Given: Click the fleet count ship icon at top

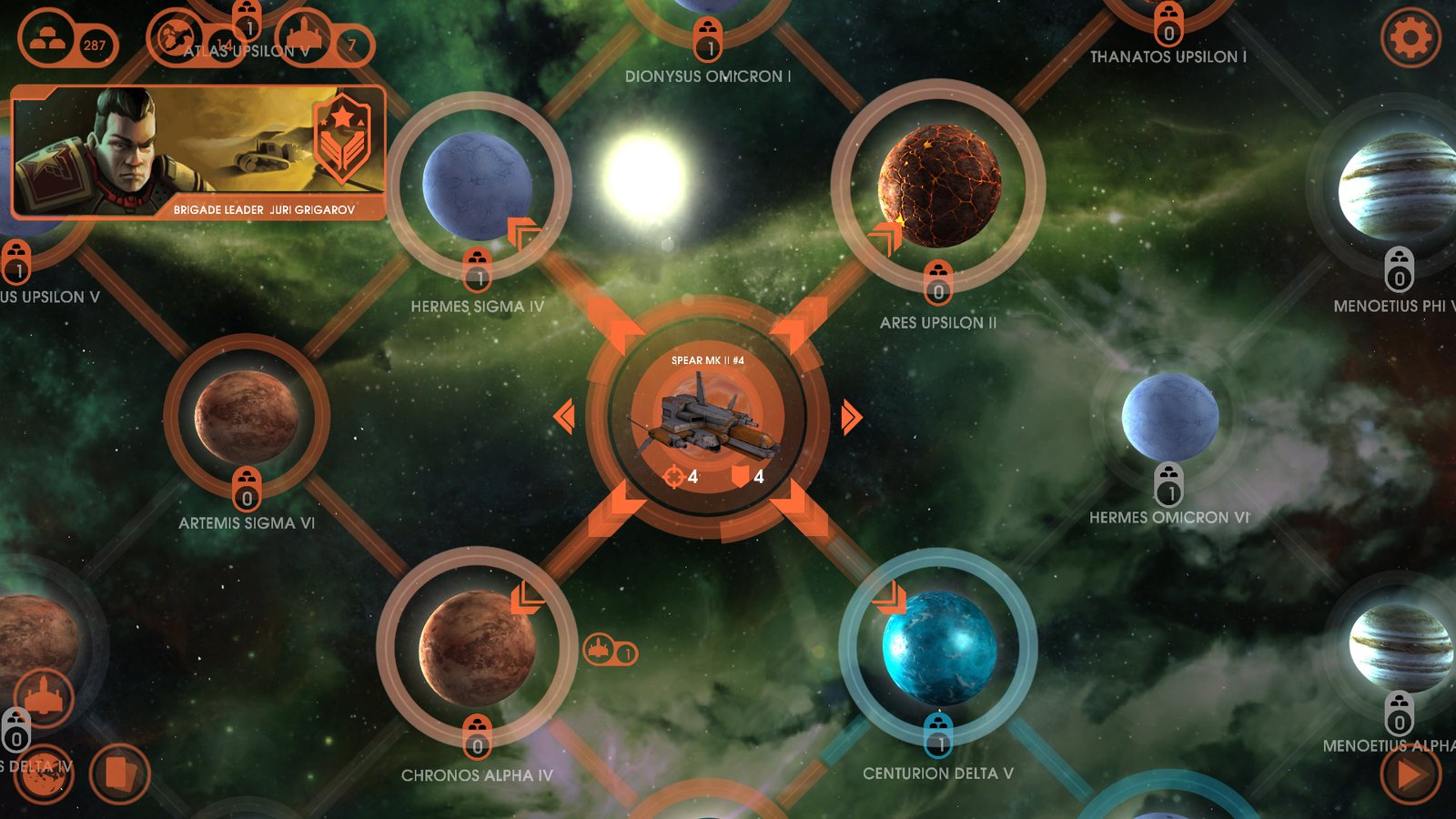Looking at the screenshot, I should pos(305,38).
